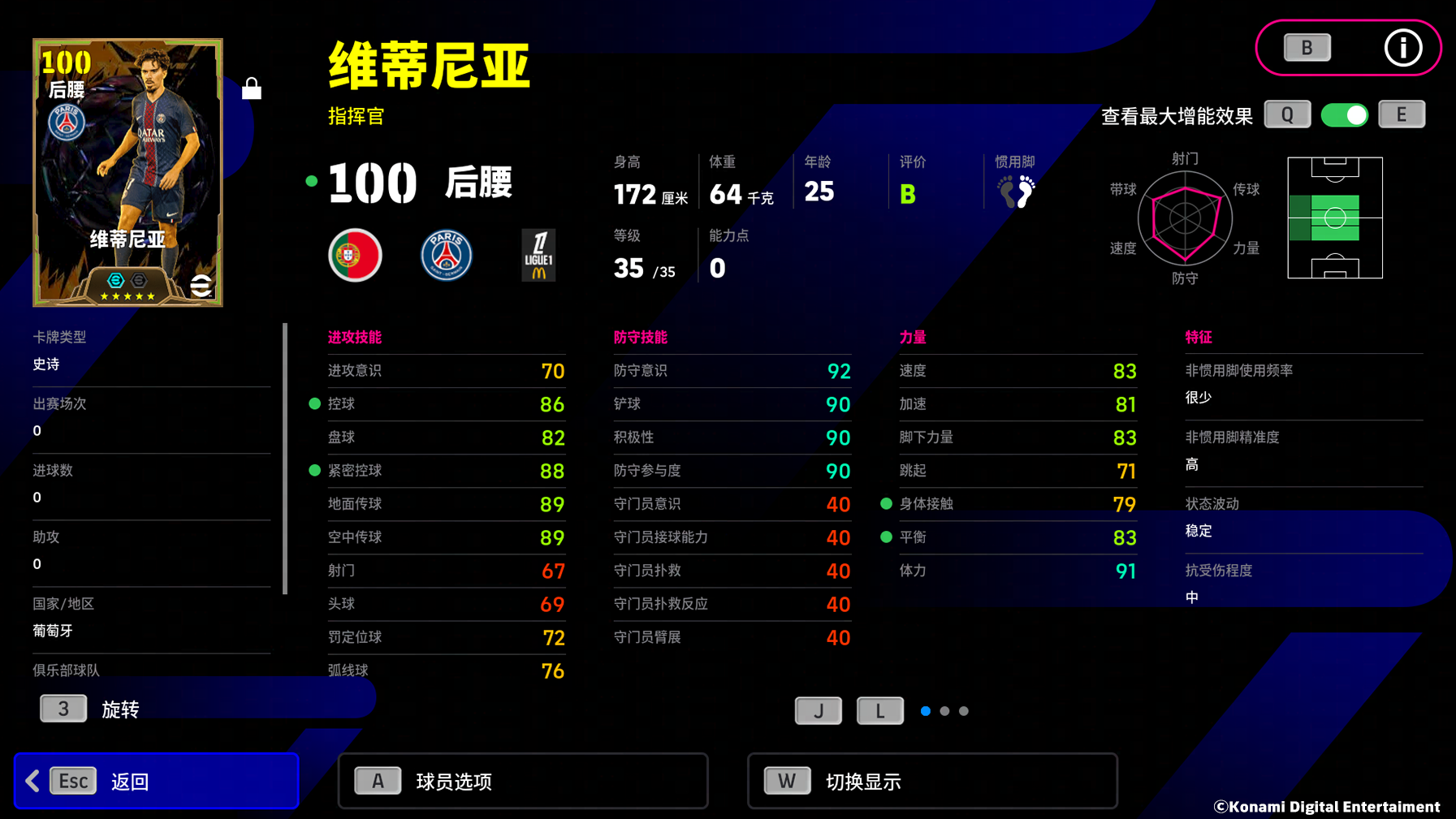
Task: Switch to the third stats page dot
Action: 963,710
